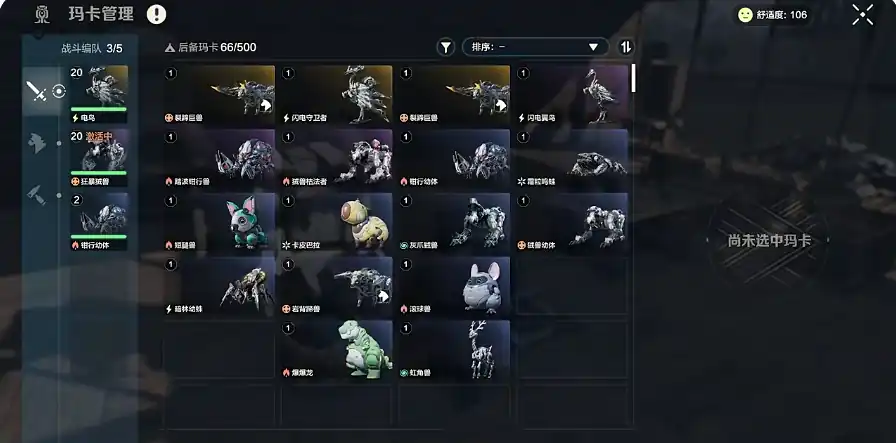Screen dimensions: 896x443
Task: Expand the 排序 sort dropdown
Action: pos(536,47)
